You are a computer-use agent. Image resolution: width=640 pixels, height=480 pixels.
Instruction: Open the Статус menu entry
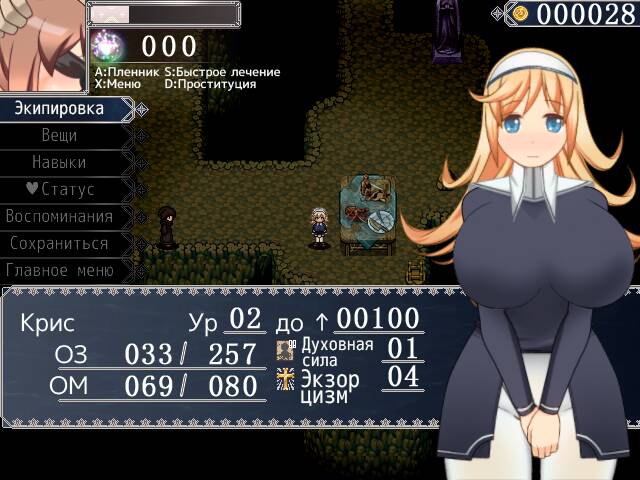click(59, 189)
